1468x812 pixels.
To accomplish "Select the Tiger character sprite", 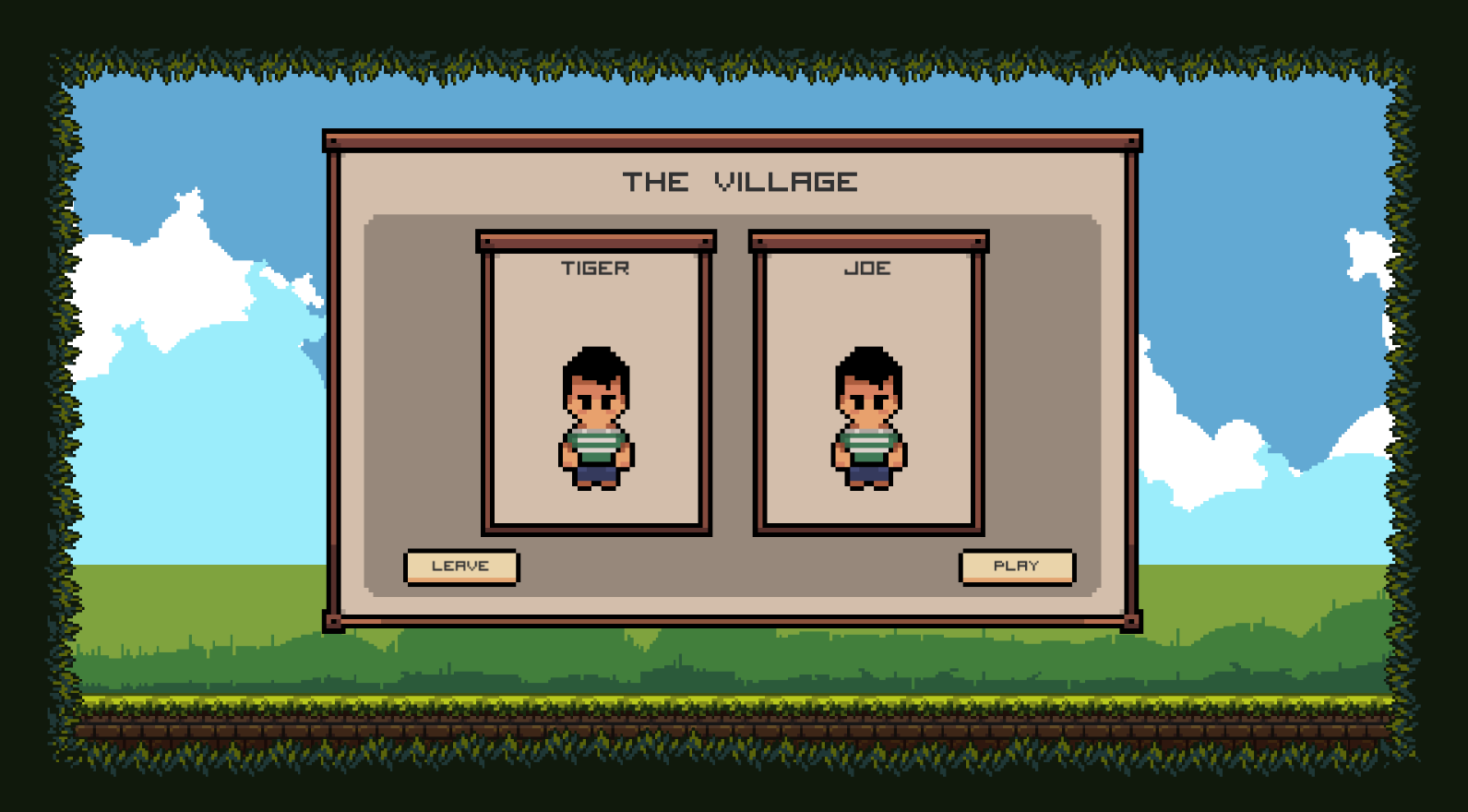I will (596, 420).
